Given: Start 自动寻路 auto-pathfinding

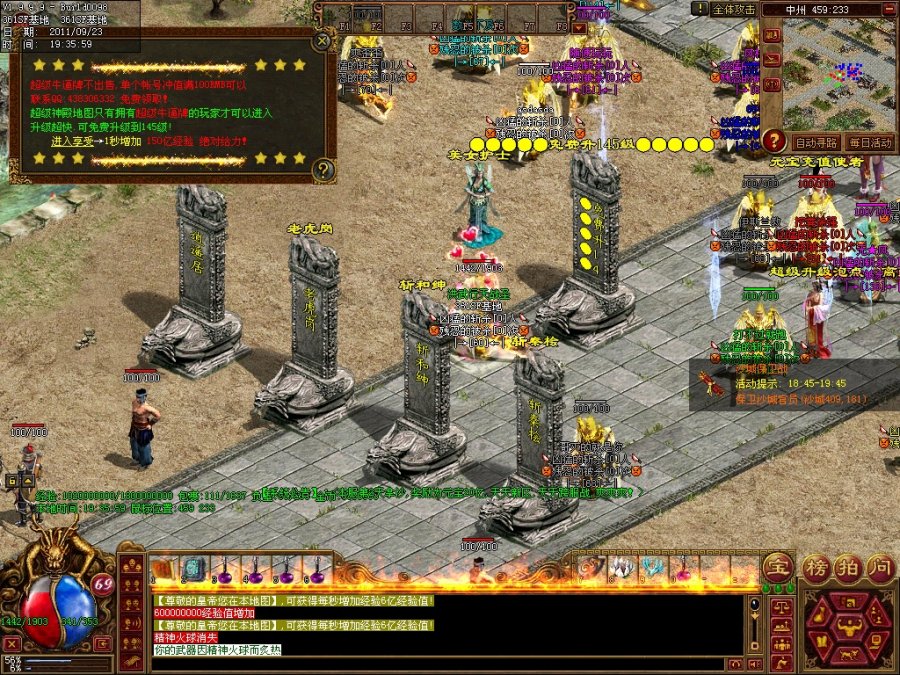Looking at the screenshot, I should coord(816,143).
